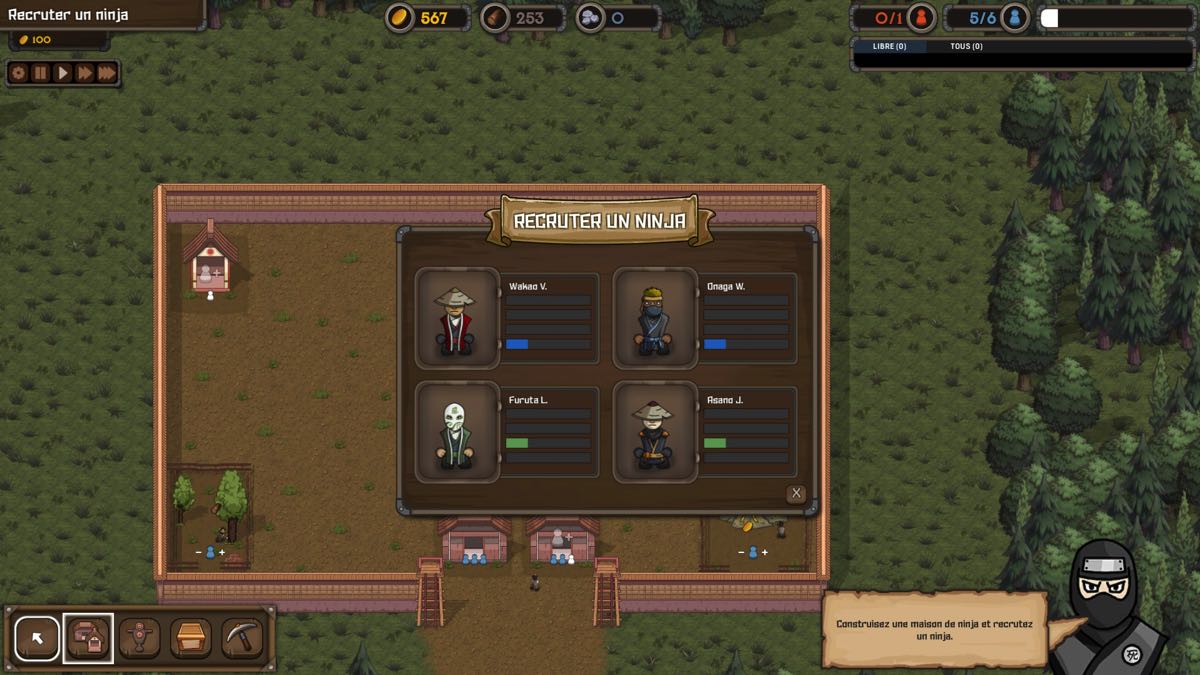Pick Asano J. from the recruit list
The image size is (1200, 675).
coord(655,432)
